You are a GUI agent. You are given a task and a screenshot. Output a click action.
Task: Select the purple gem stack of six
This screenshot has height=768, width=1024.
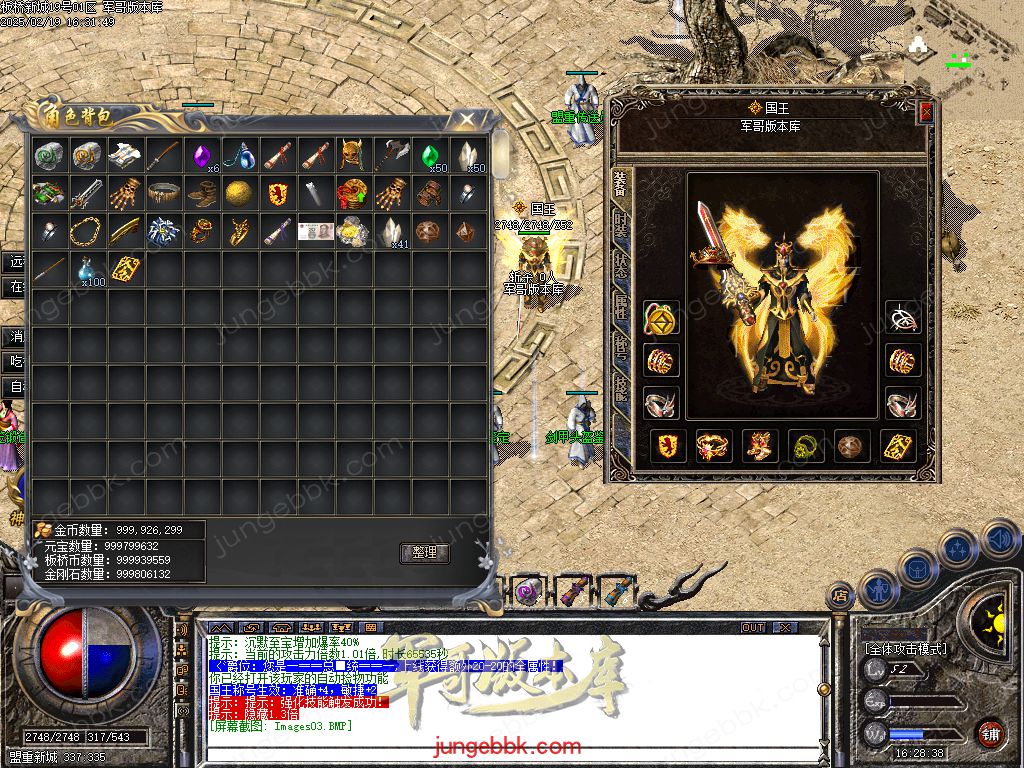tap(201, 155)
